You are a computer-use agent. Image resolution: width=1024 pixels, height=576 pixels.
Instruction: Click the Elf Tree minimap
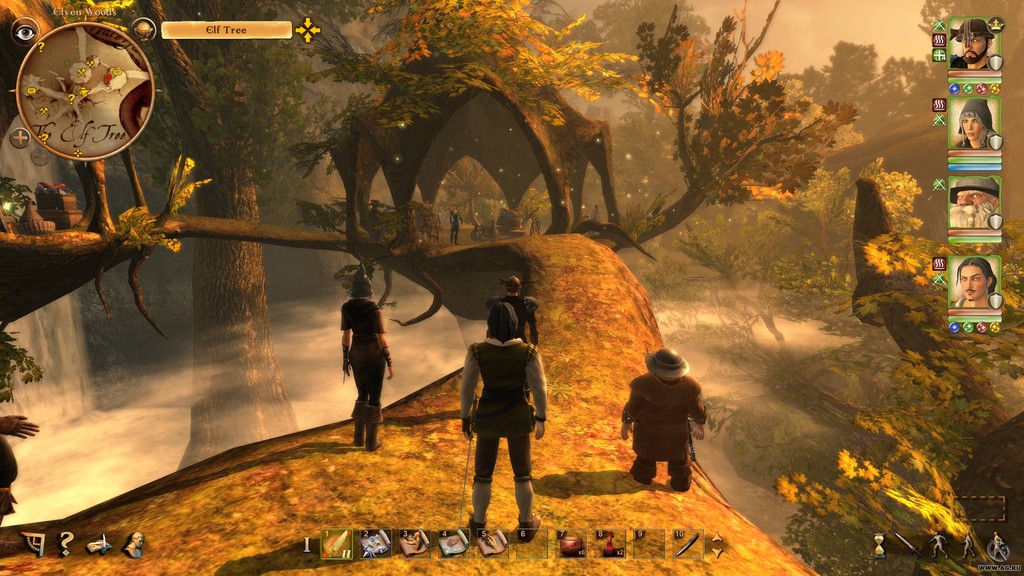coord(84,90)
